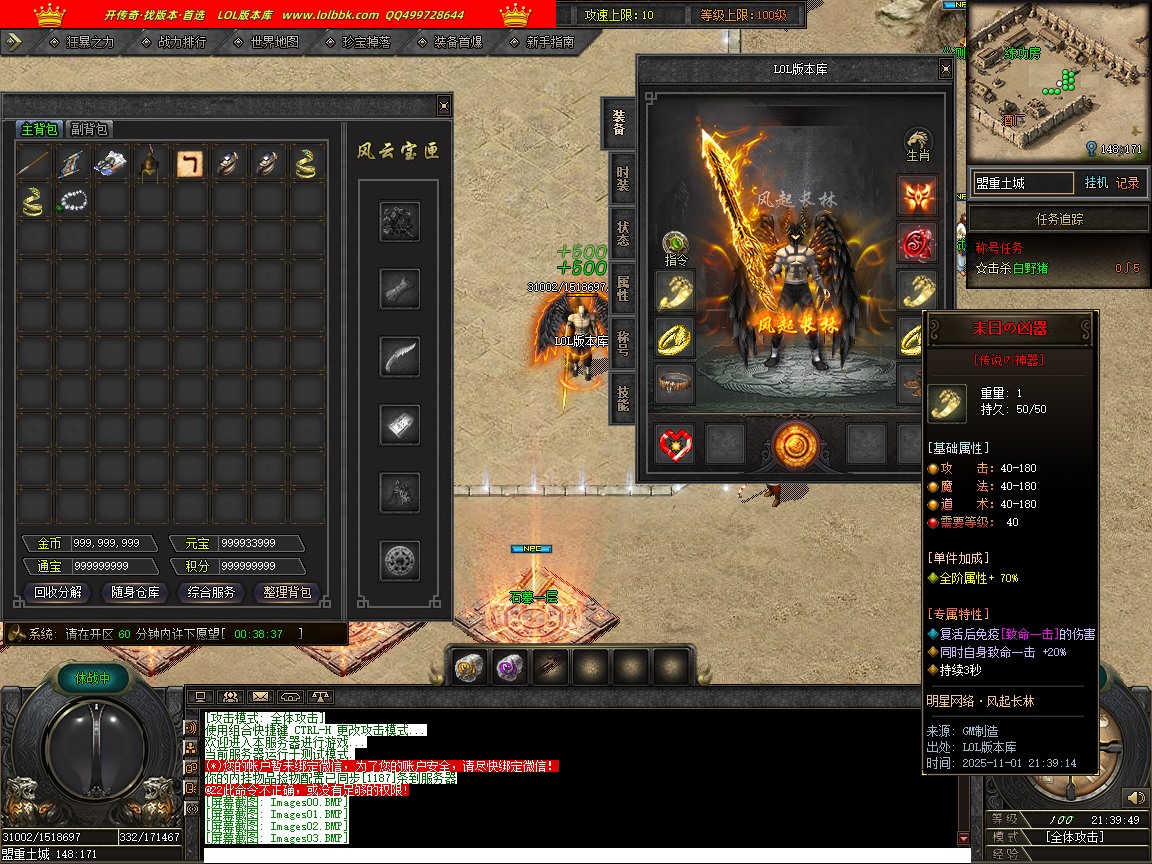Image resolution: width=1152 pixels, height=864 pixels.
Task: Close the LOL版本库 character window
Action: (945, 69)
